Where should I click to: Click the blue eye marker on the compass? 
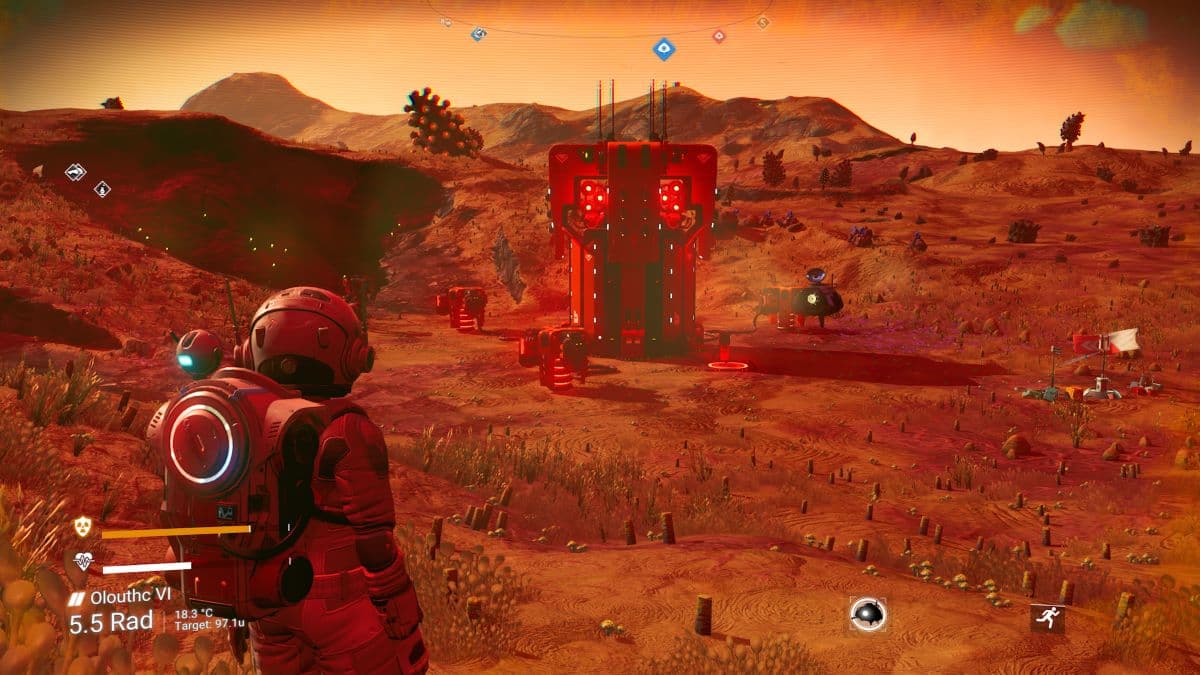point(662,47)
